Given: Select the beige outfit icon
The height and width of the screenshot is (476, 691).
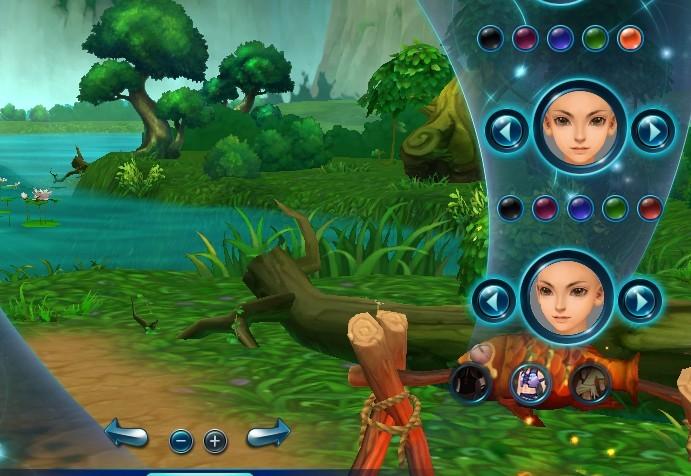Looking at the screenshot, I should coord(590,381).
